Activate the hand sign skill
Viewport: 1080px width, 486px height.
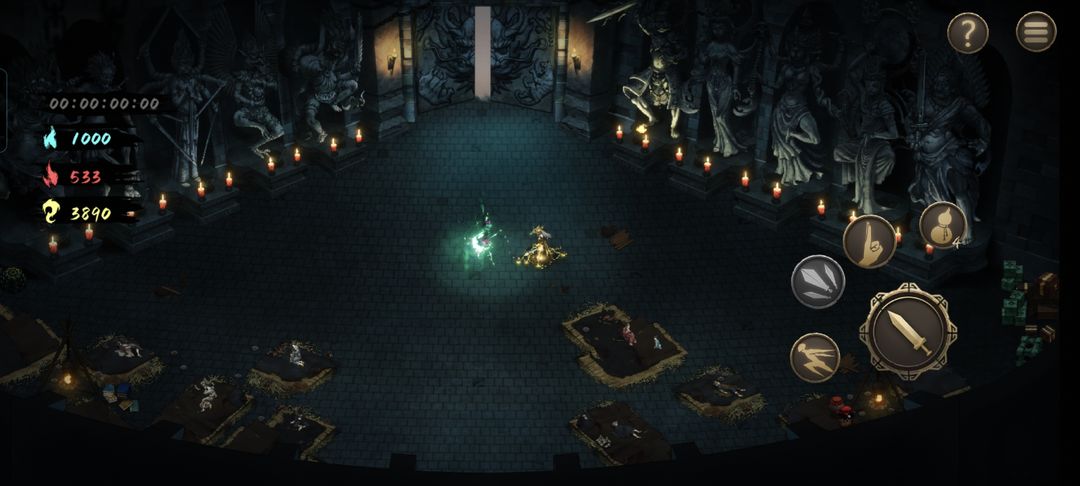(869, 241)
